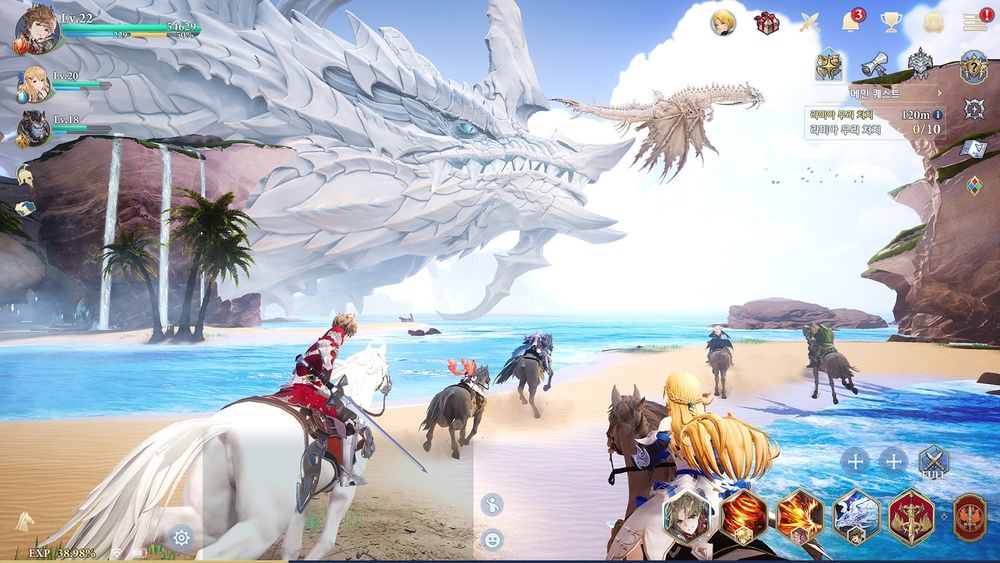Use the red sword basic attack button
Screen dimensions: 1000x563
tap(911, 515)
